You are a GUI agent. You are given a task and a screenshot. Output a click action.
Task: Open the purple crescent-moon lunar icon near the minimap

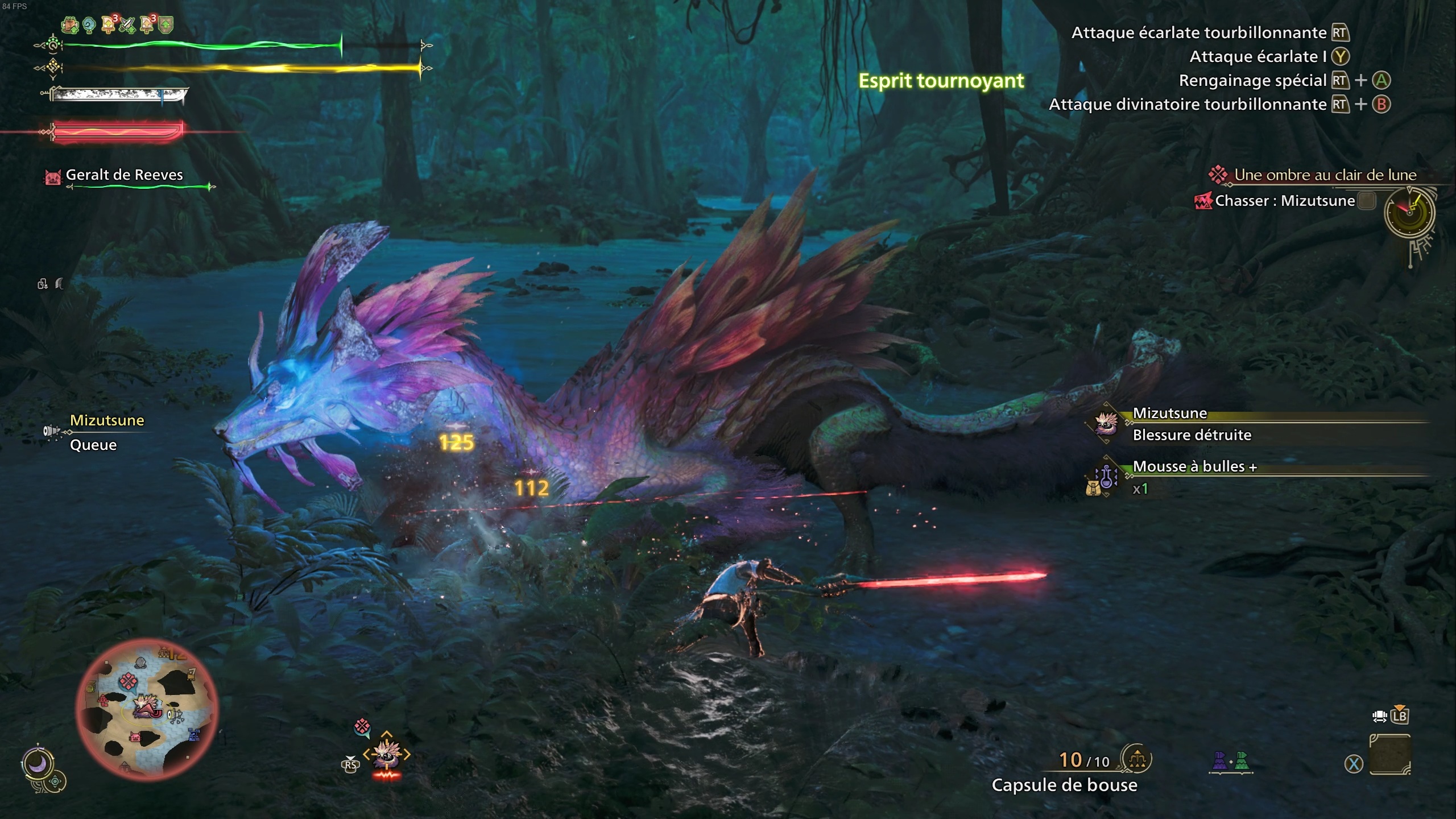coord(38,763)
